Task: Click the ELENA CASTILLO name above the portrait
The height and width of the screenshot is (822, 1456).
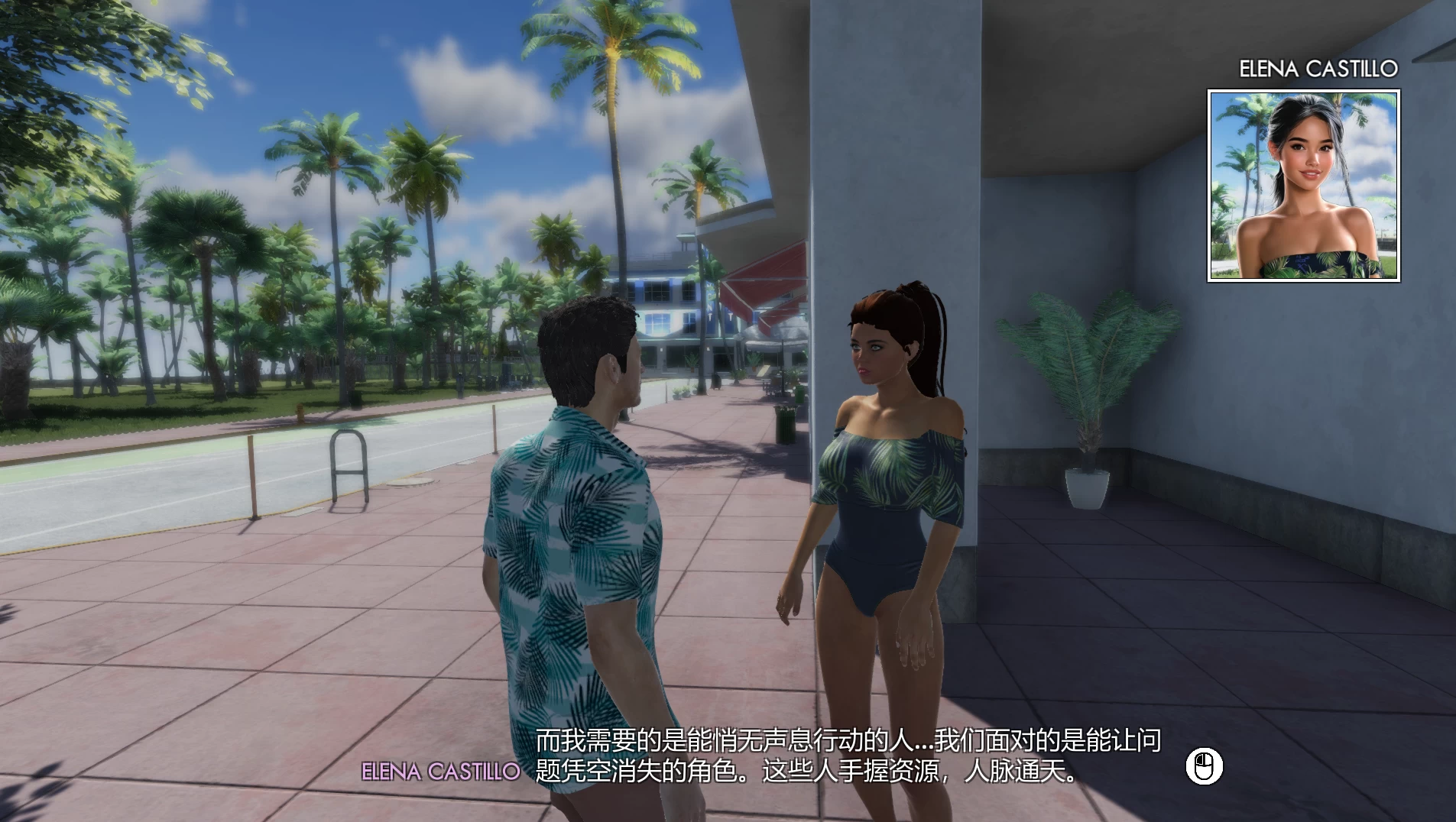Action: pyautogui.click(x=1319, y=67)
